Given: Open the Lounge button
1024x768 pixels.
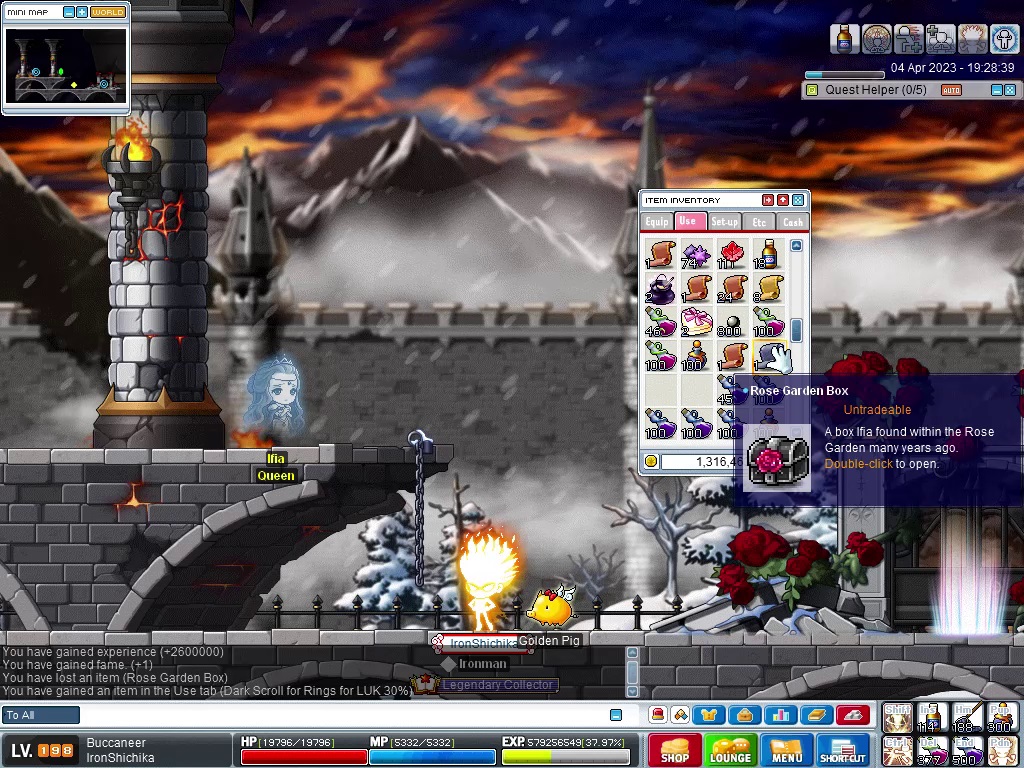Looking at the screenshot, I should 730,750.
